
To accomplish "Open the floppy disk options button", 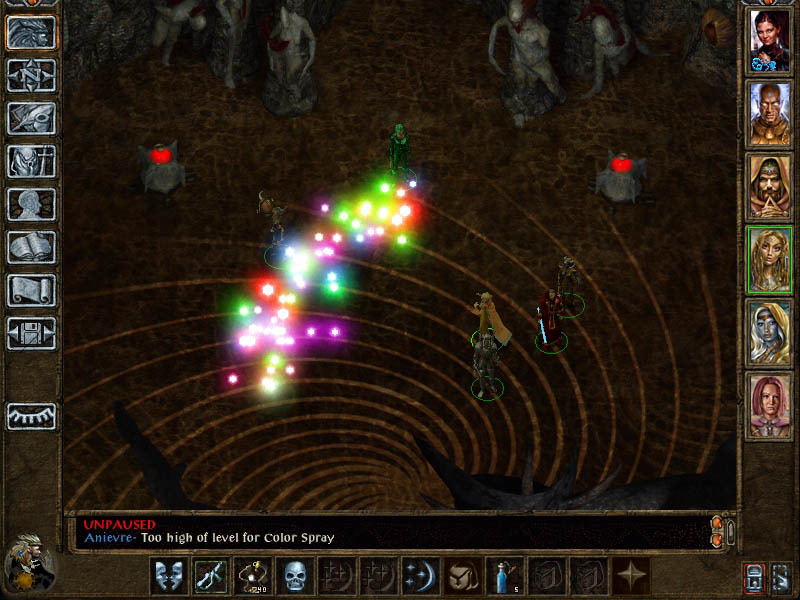I will pyautogui.click(x=31, y=333).
